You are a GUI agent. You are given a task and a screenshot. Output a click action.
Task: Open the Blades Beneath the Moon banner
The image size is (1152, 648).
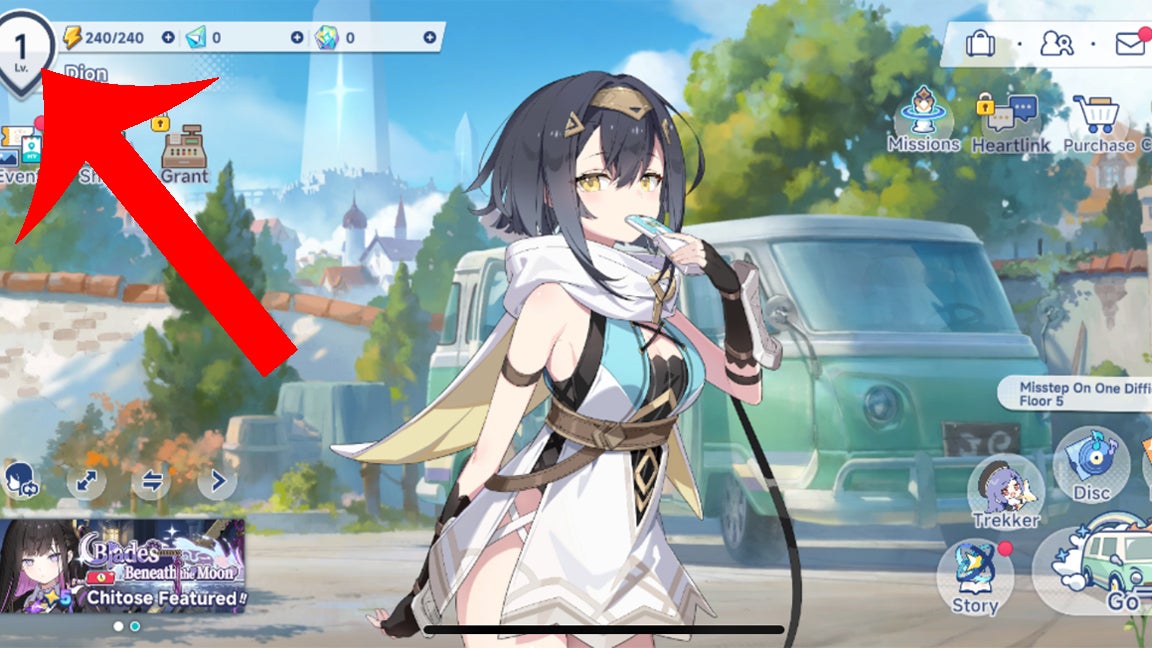(122, 565)
